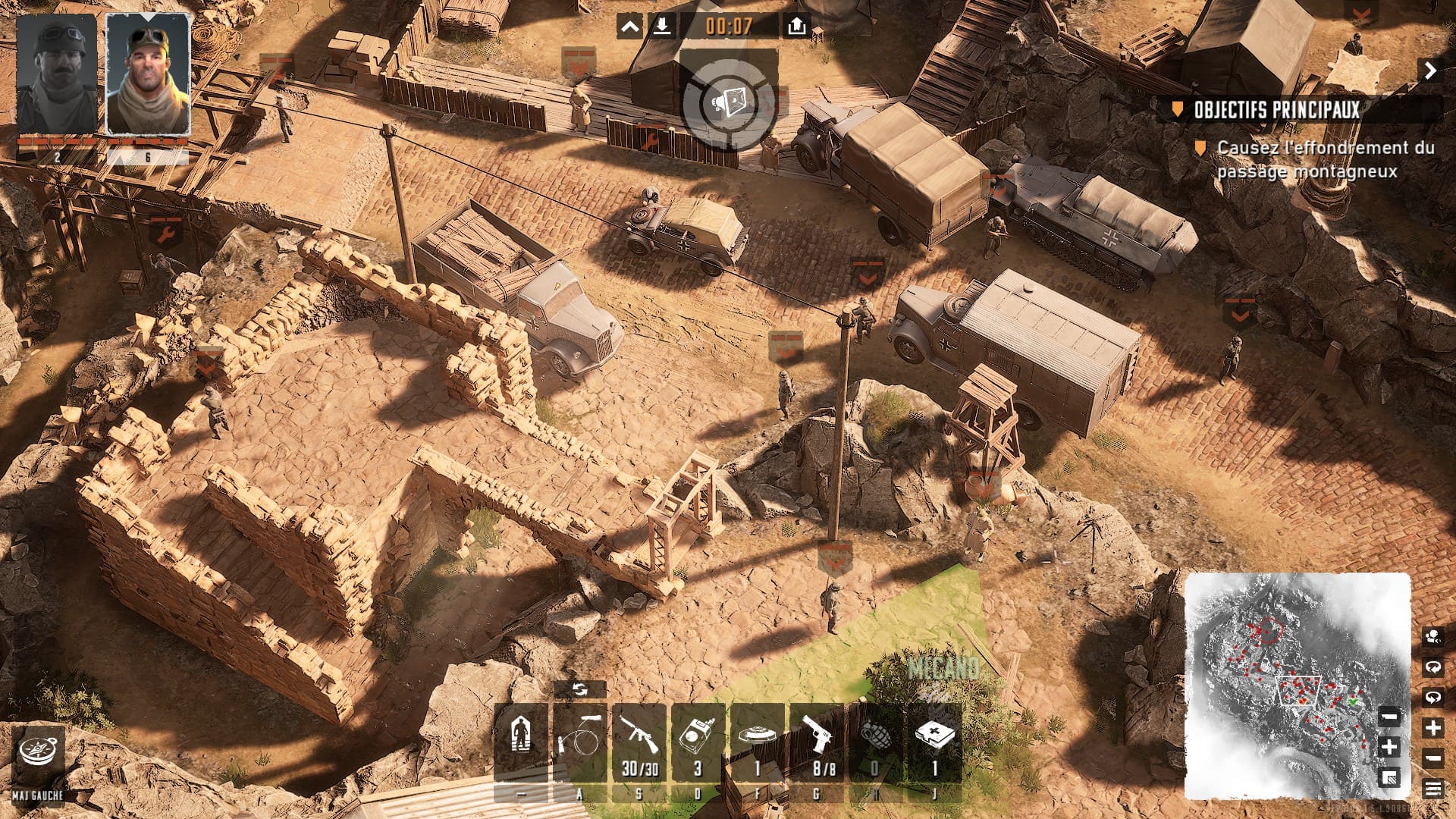The width and height of the screenshot is (1456, 819).
Task: Collapse the objectives panel arrow
Action: (x=1430, y=71)
